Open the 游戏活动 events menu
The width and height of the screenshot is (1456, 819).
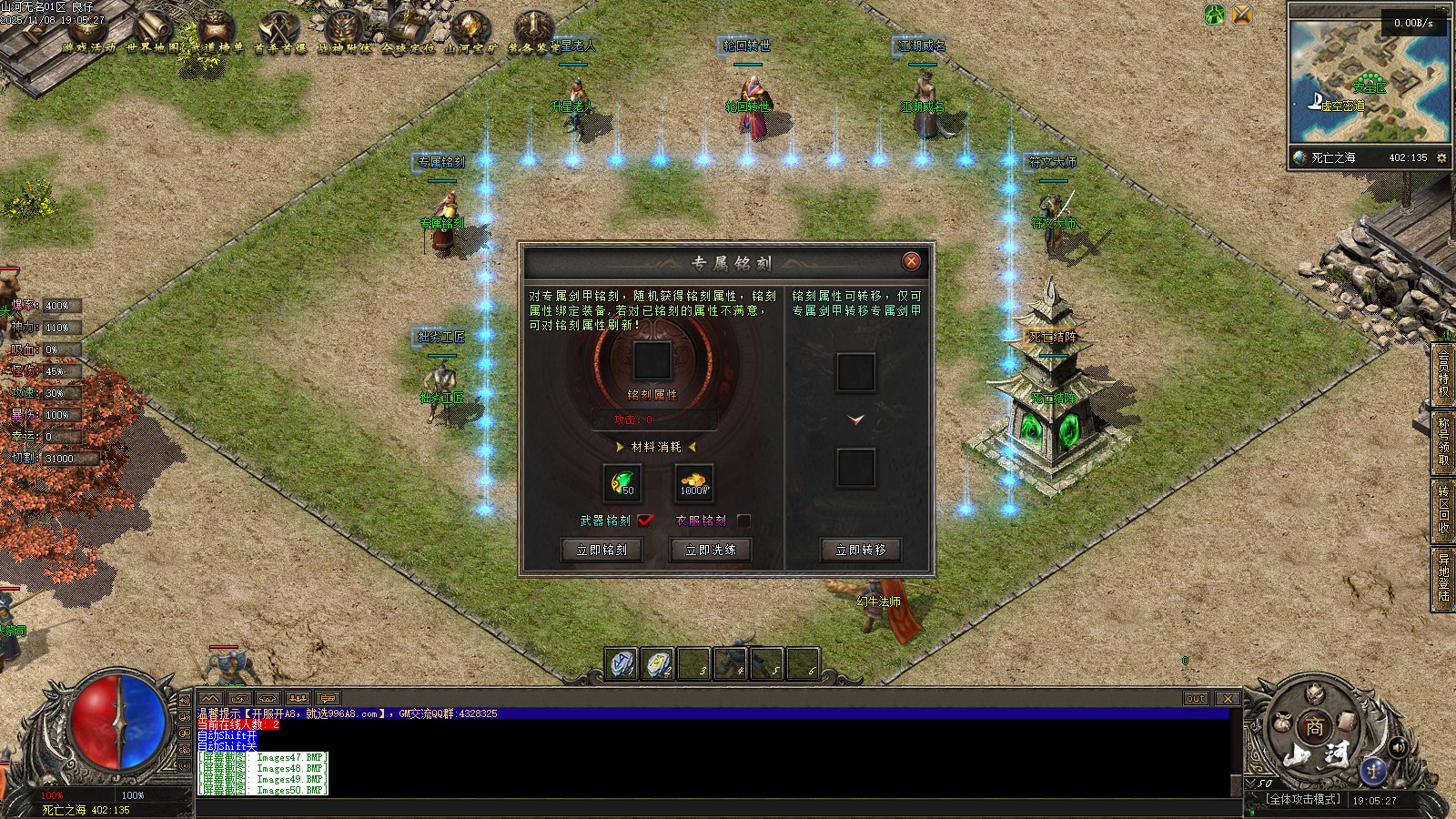coord(88,31)
